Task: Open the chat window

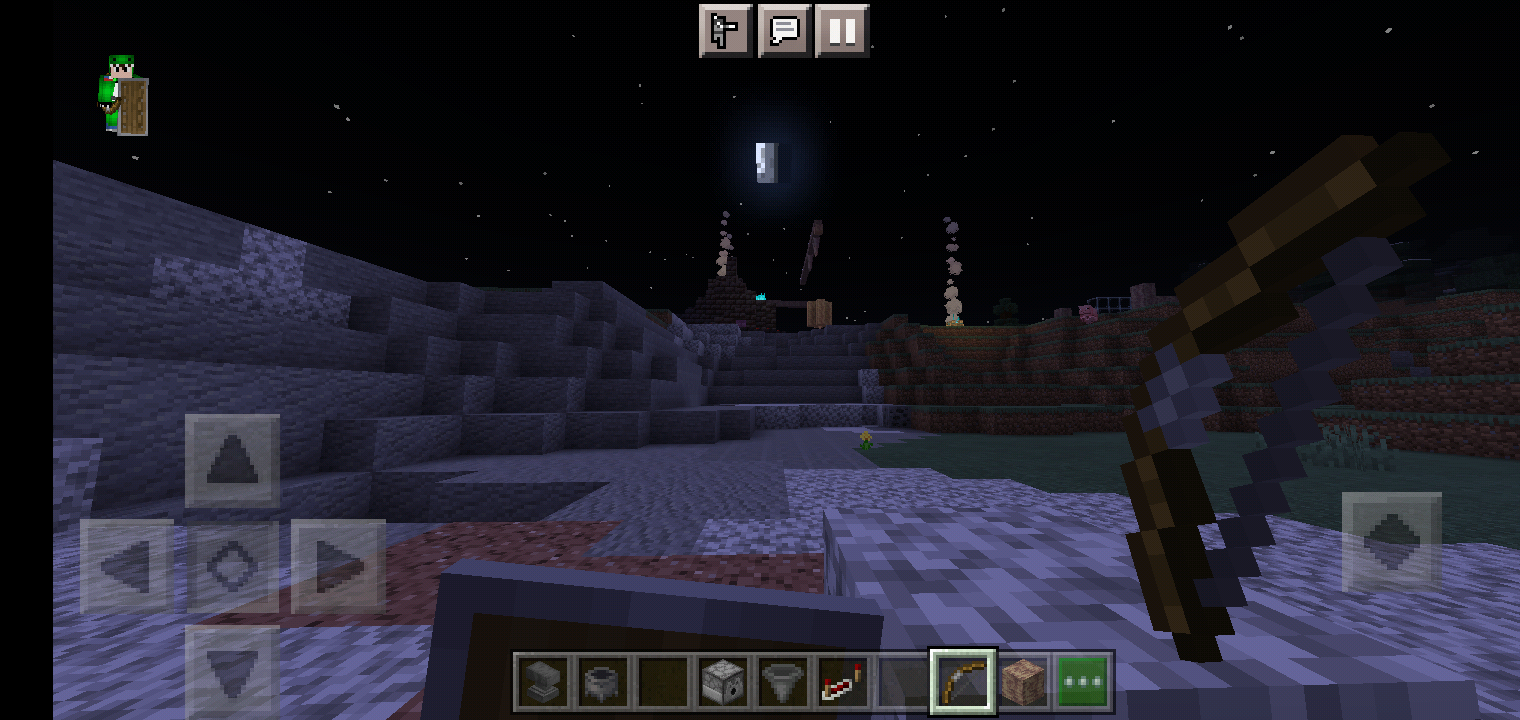Action: click(784, 31)
